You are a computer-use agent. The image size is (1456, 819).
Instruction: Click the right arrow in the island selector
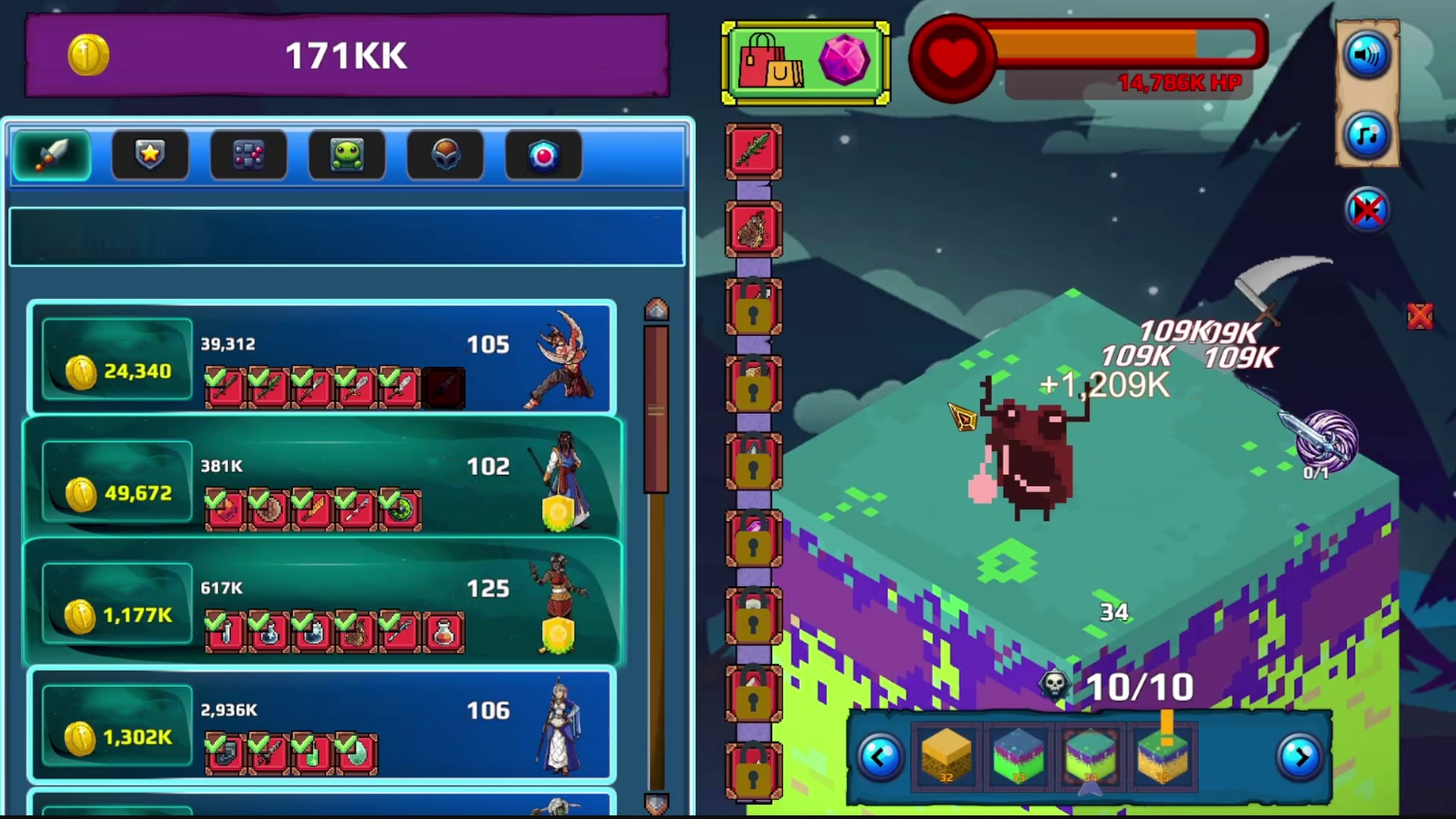1301,756
